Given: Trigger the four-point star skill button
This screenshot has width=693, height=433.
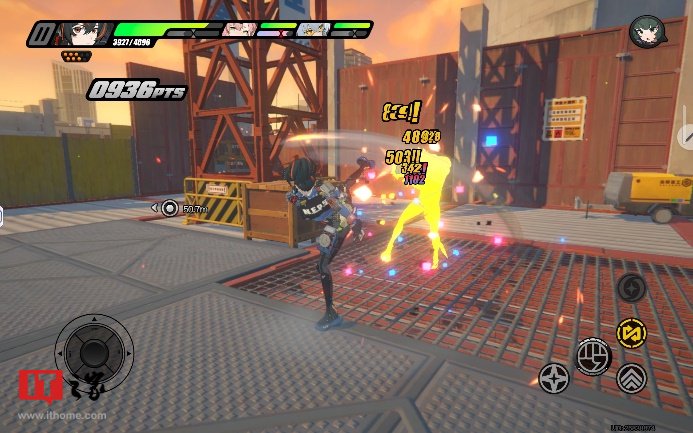Looking at the screenshot, I should click(x=553, y=378).
